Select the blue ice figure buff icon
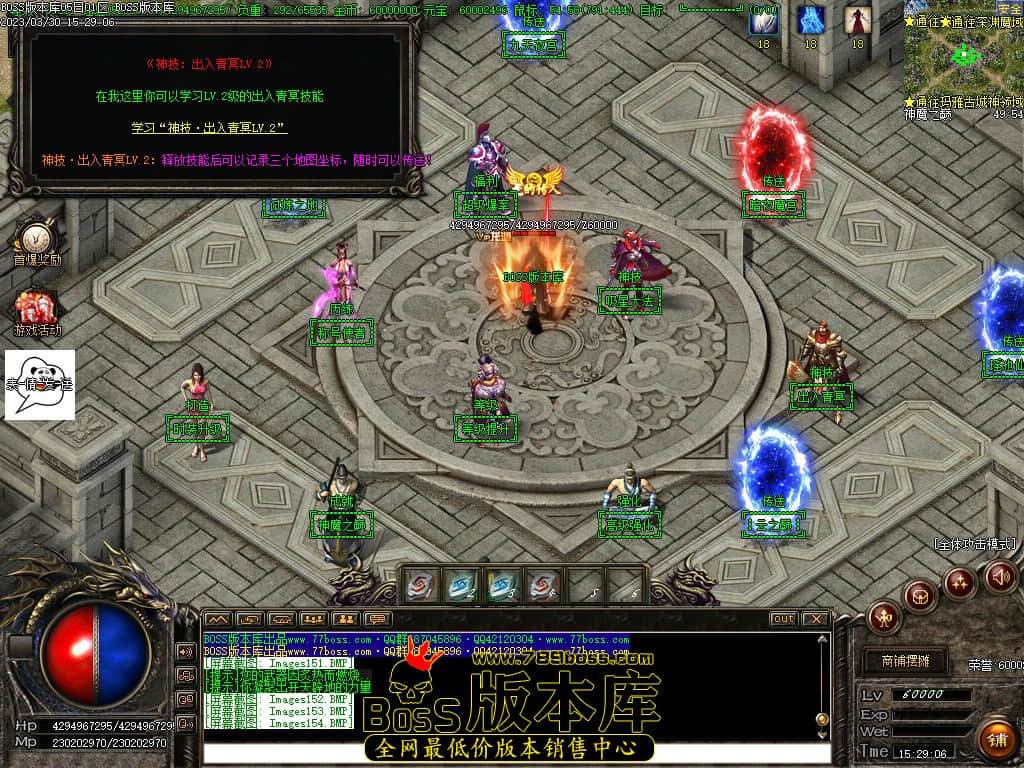1024x768 pixels. (810, 20)
